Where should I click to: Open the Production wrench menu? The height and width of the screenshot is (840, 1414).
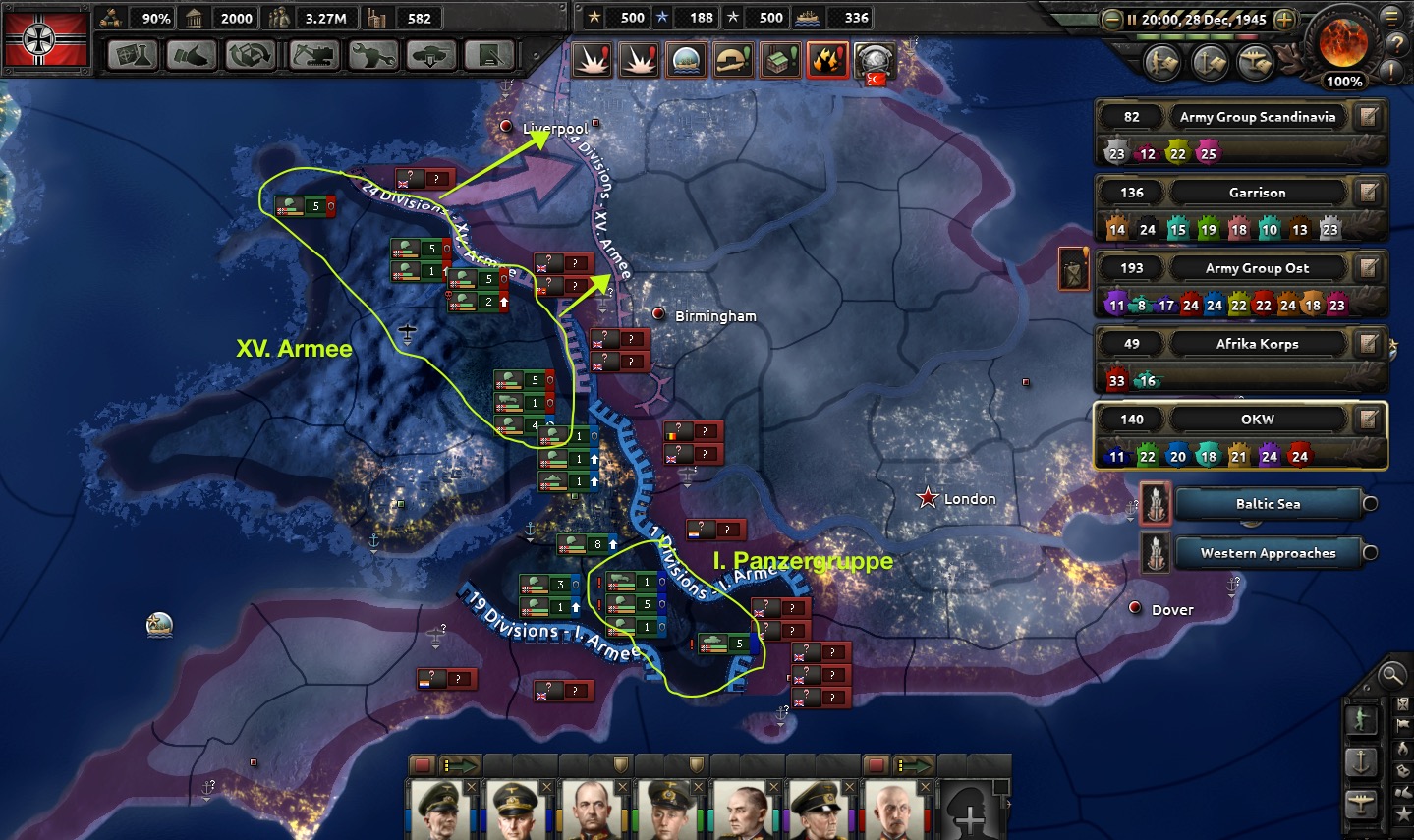coord(373,55)
